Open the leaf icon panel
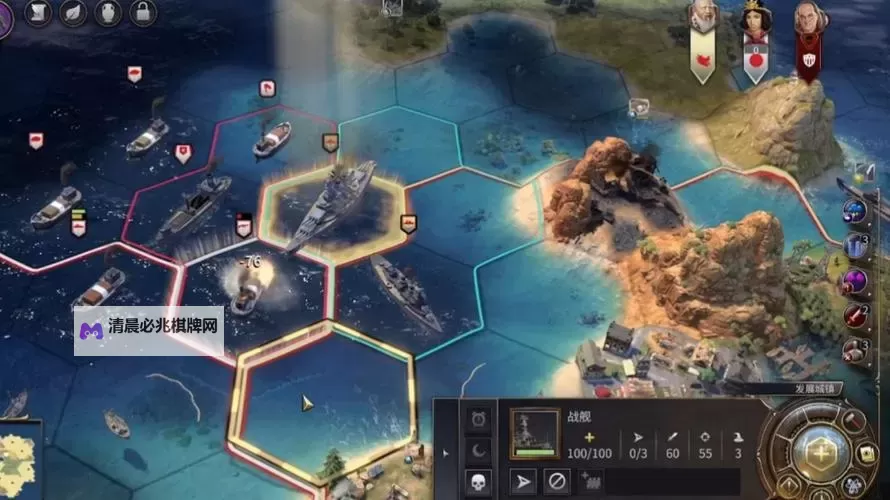Viewport: 890px width, 500px height. point(74,13)
